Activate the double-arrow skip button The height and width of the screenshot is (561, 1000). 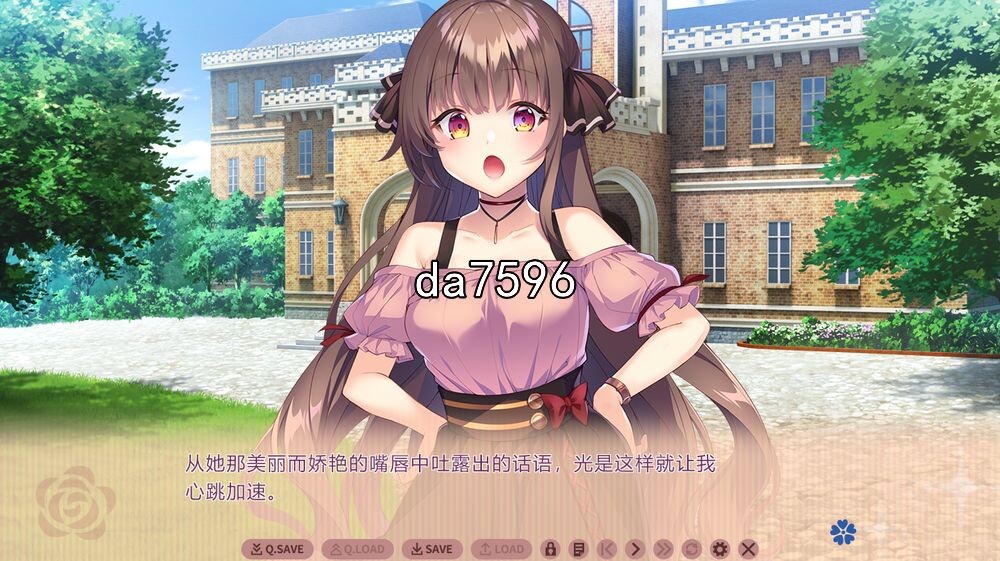tap(663, 549)
